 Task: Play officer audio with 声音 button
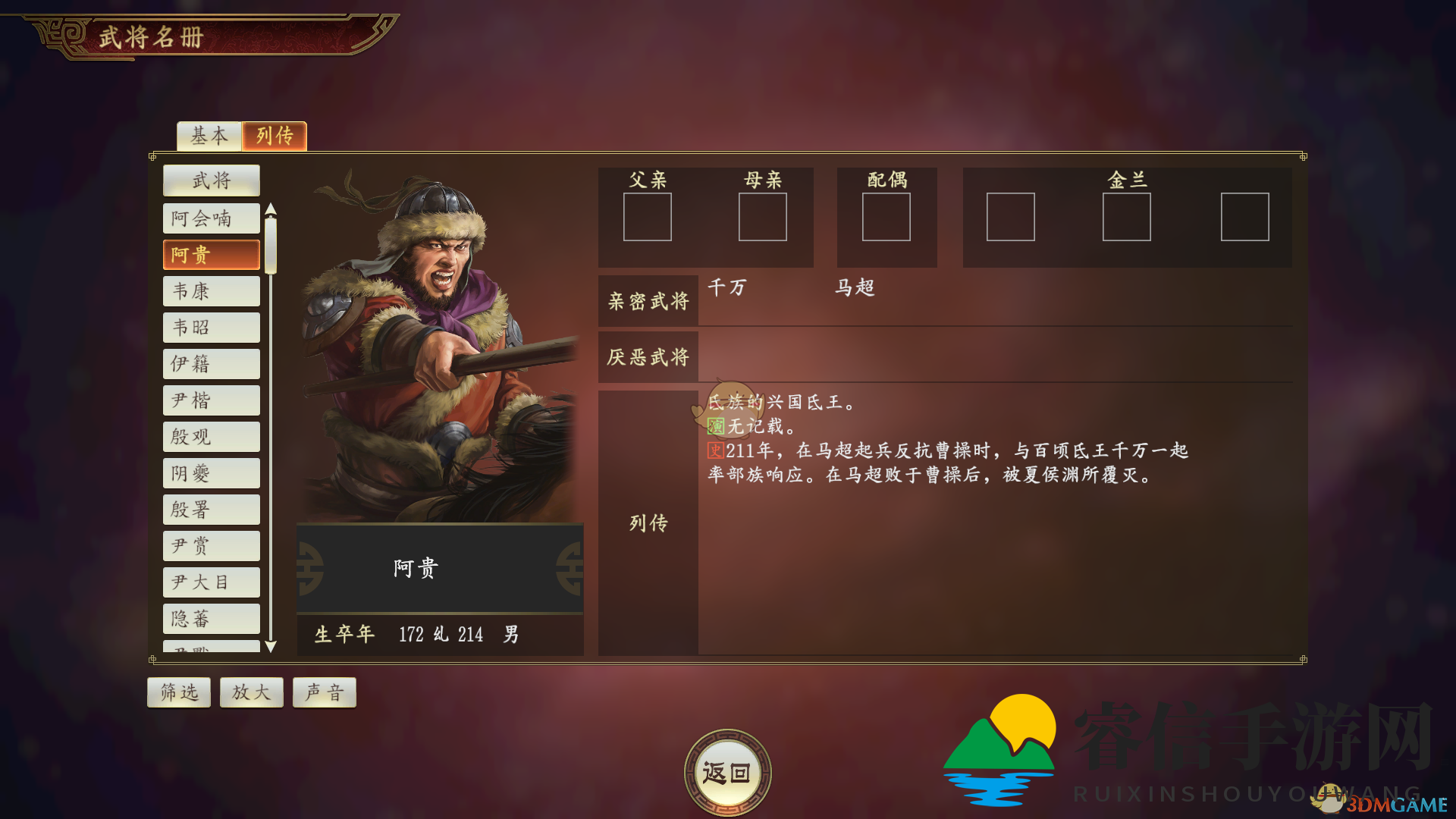(324, 692)
